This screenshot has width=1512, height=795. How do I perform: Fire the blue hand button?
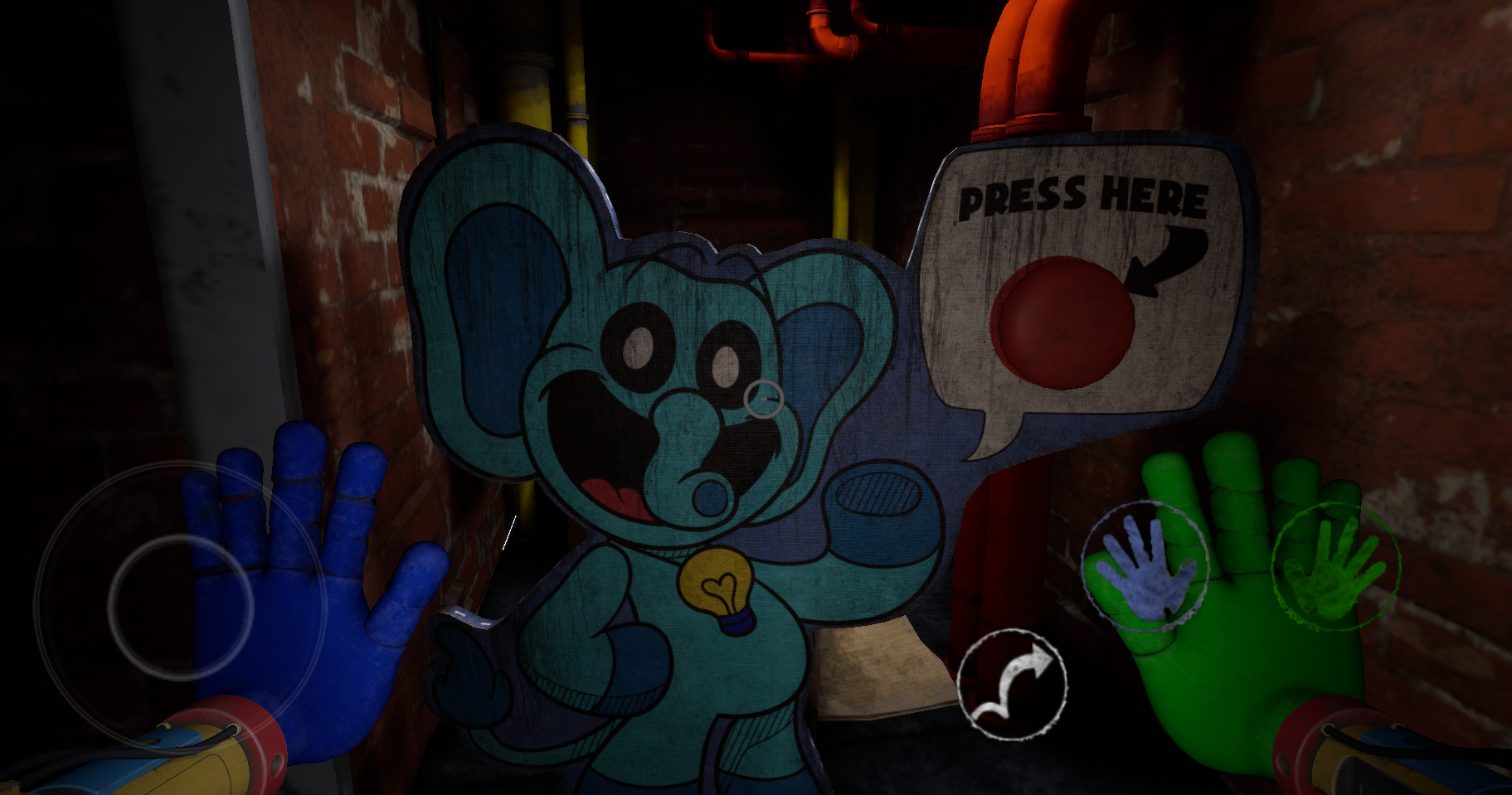point(1145,566)
